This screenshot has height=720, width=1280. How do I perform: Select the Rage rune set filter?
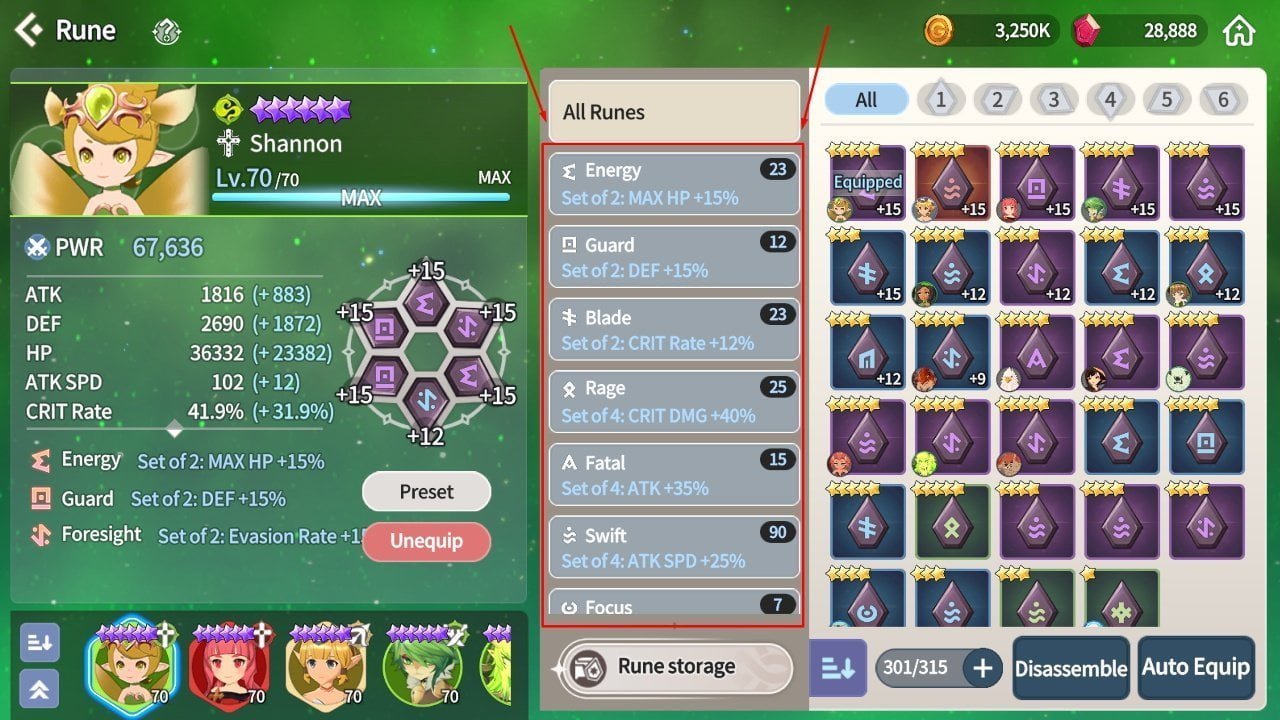pos(675,401)
